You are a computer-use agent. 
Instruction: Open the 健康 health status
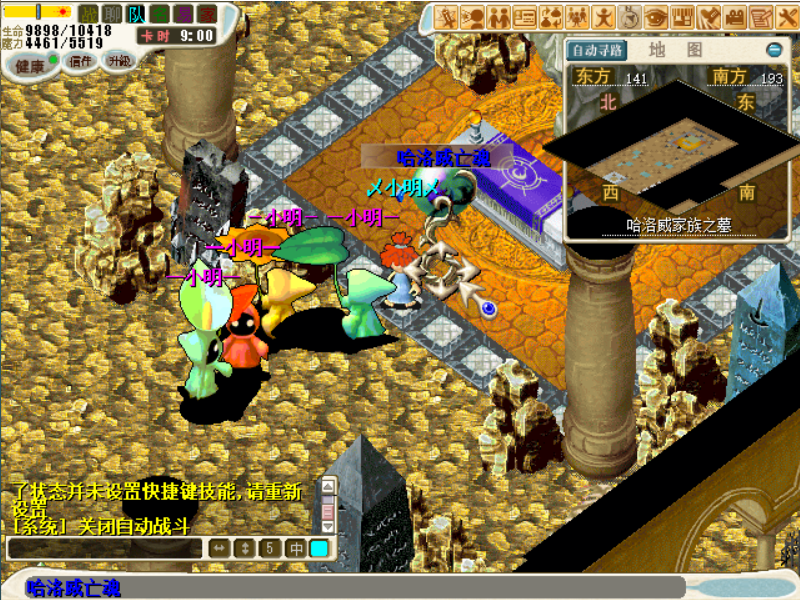click(x=30, y=65)
